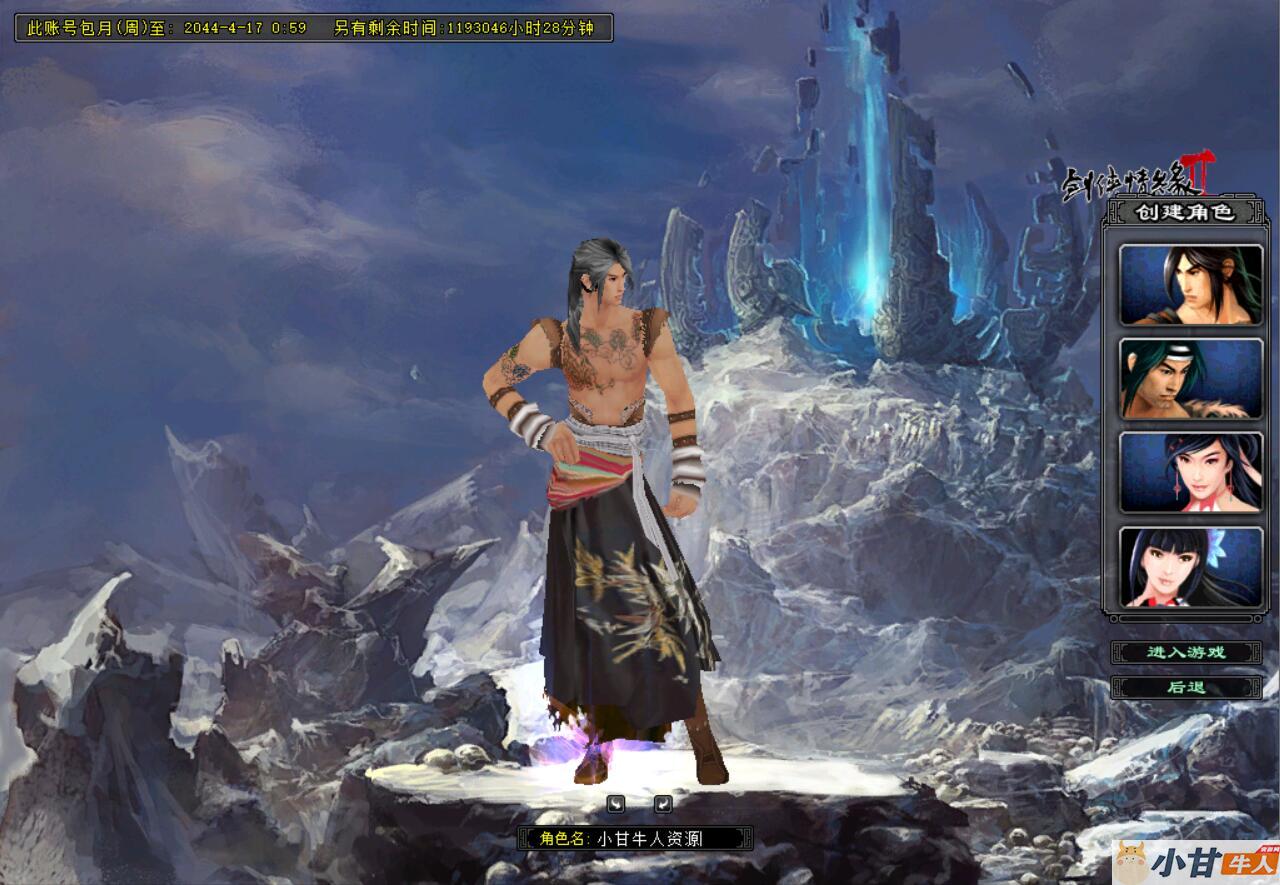Open the 创建角色 create character header
The width and height of the screenshot is (1280, 885).
[1185, 212]
